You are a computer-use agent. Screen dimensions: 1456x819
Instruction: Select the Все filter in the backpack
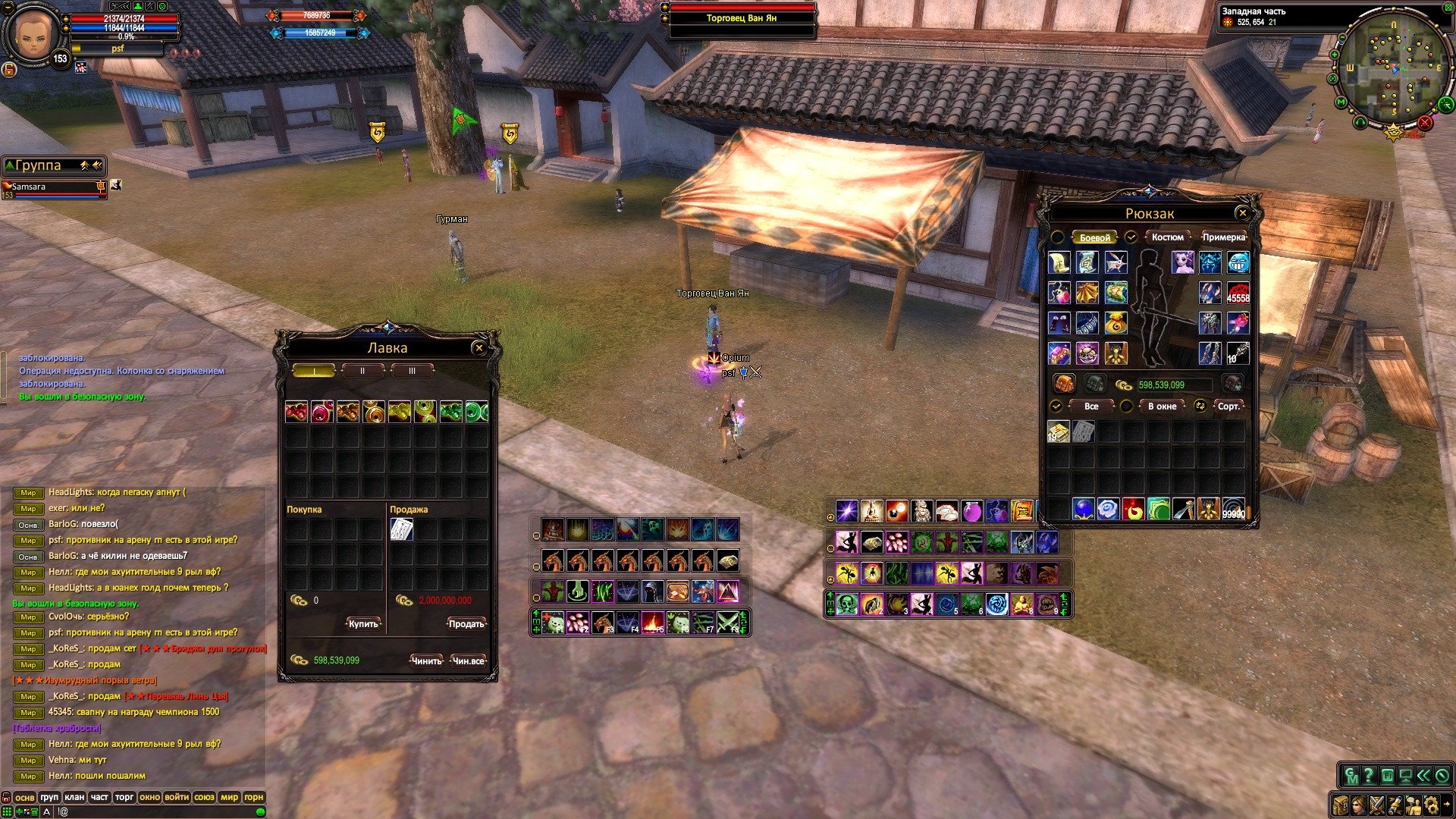pos(1091,406)
